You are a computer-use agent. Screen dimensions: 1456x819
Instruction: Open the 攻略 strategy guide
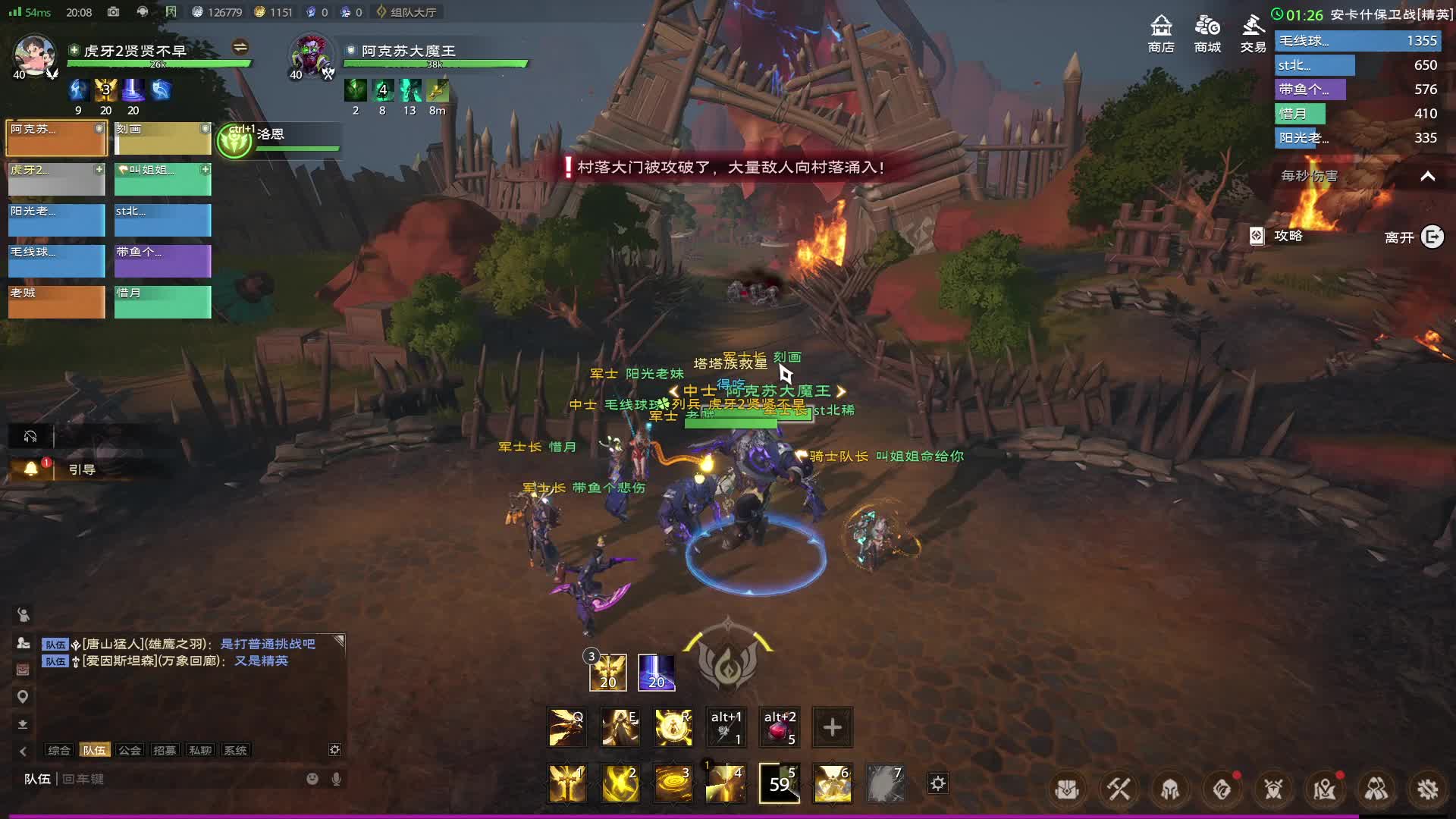[1279, 236]
